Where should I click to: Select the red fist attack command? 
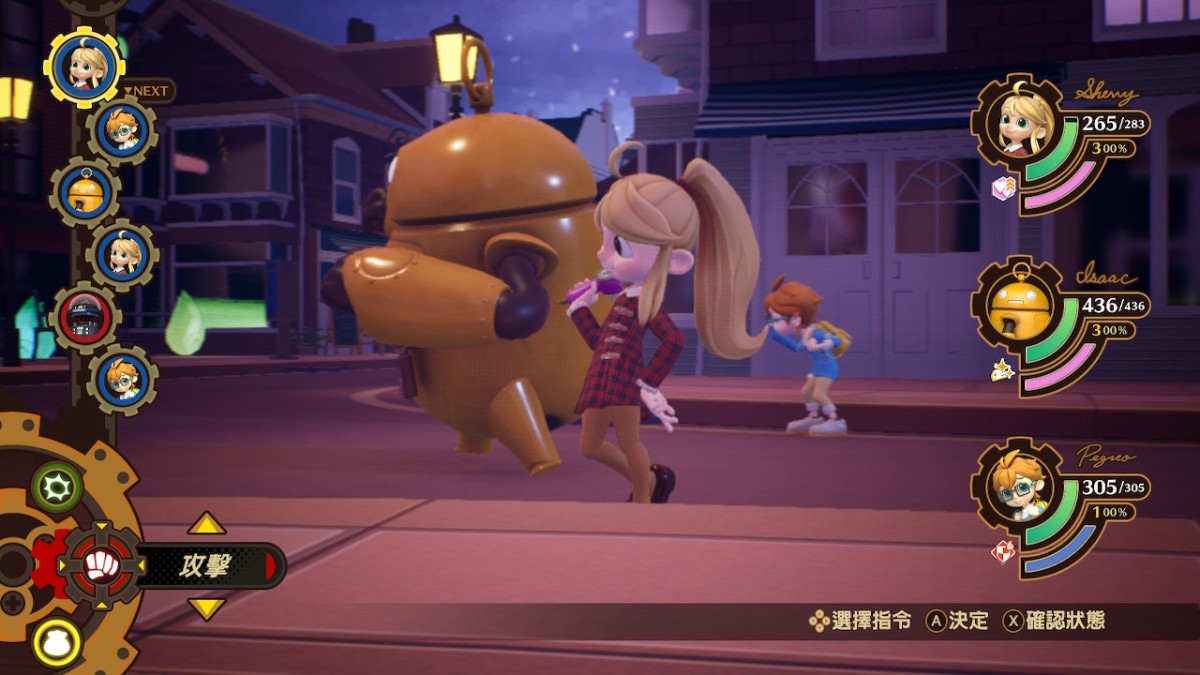pos(101,566)
